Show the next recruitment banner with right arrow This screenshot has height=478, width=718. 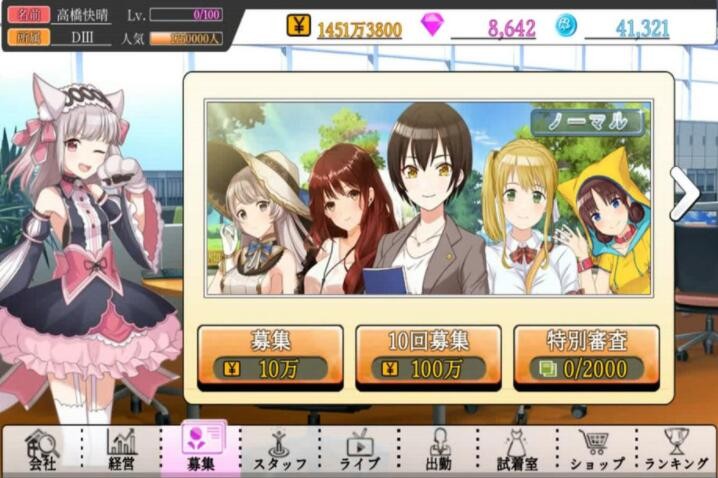pyautogui.click(x=685, y=194)
